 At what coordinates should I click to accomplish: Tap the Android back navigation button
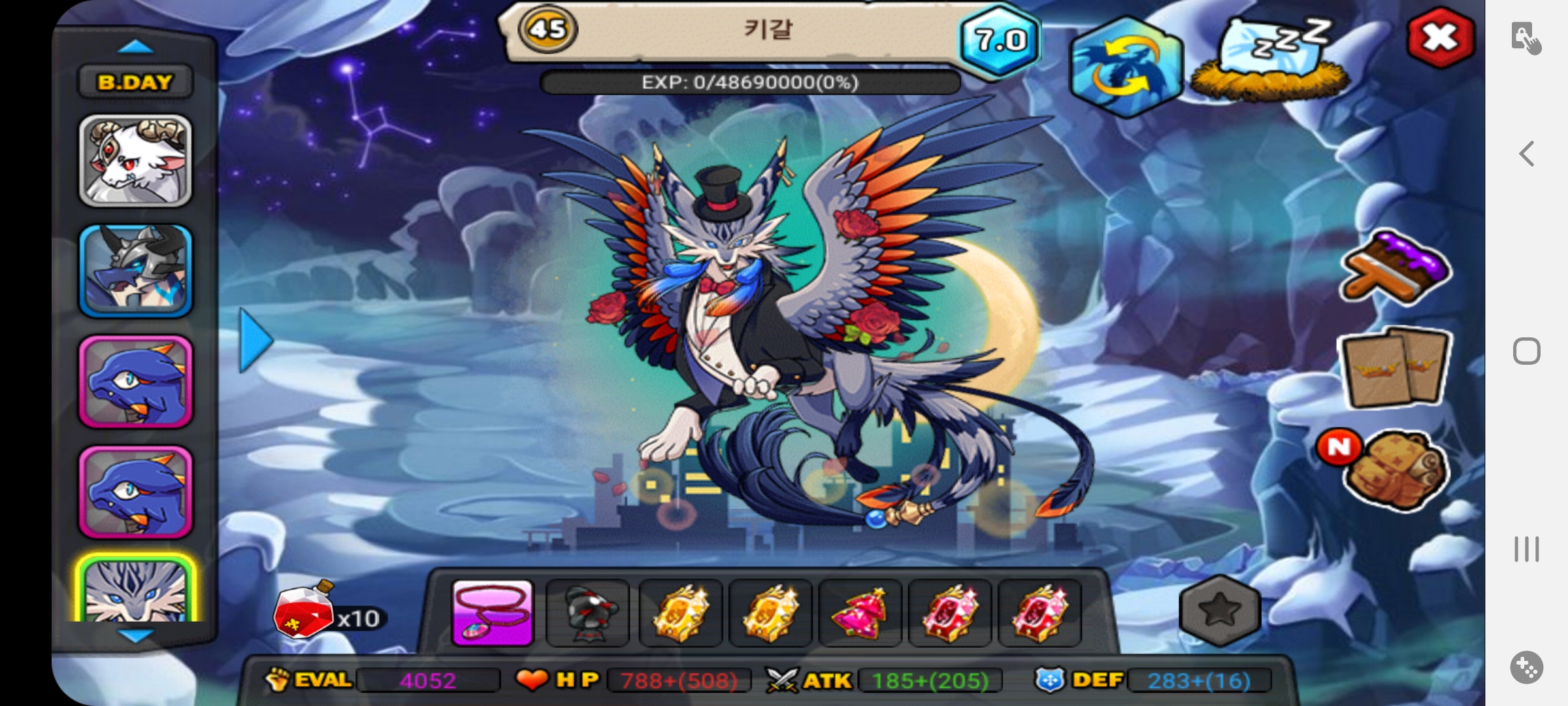(1527, 154)
